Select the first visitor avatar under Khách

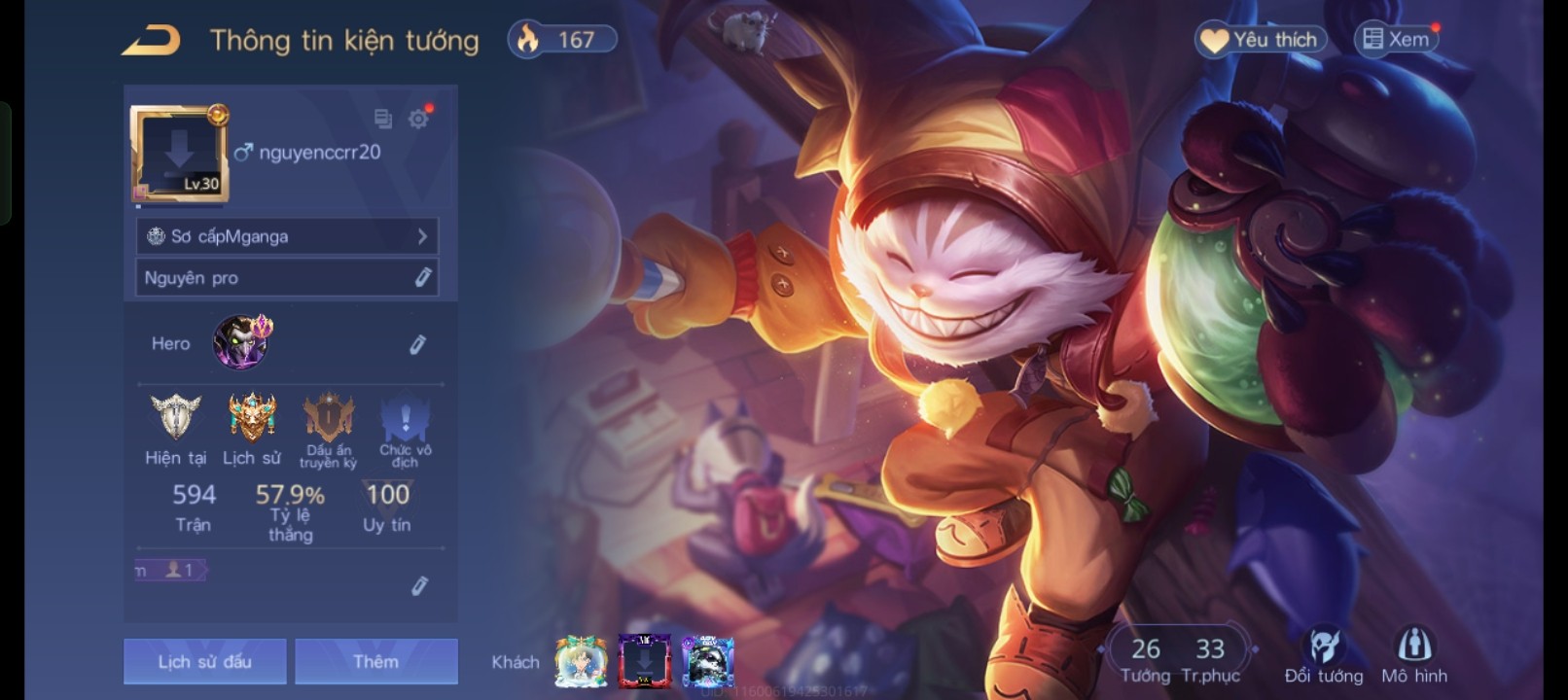581,661
